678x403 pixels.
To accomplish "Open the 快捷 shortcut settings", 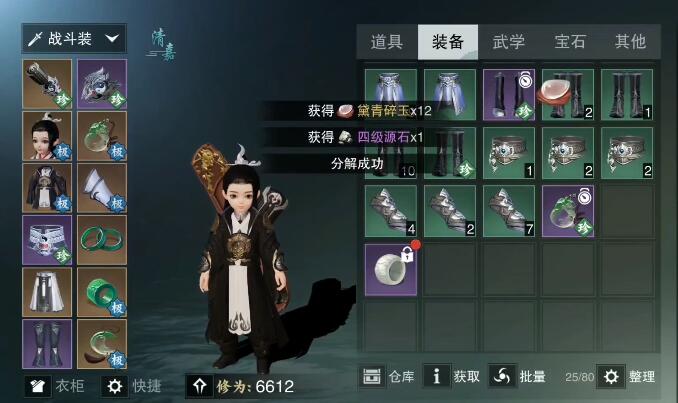I will pyautogui.click(x=130, y=386).
